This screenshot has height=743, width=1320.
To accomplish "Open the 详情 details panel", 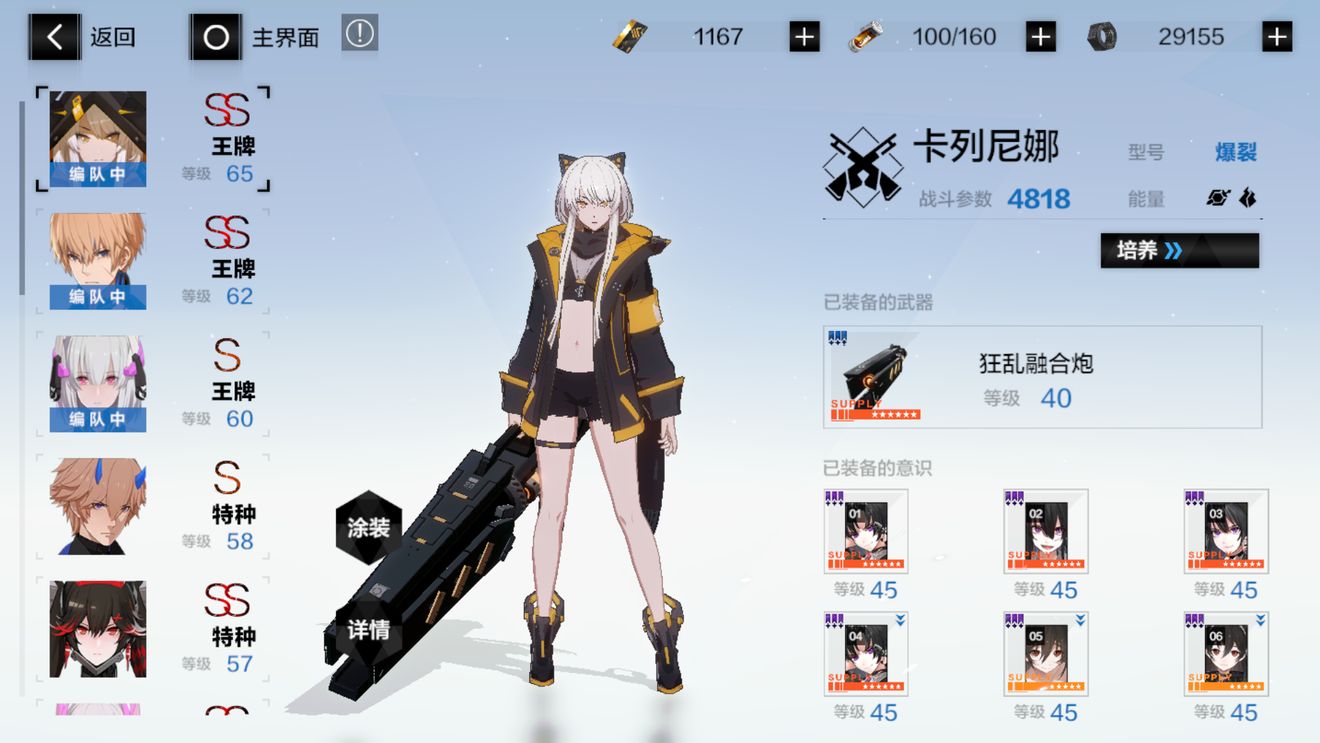I will [371, 630].
